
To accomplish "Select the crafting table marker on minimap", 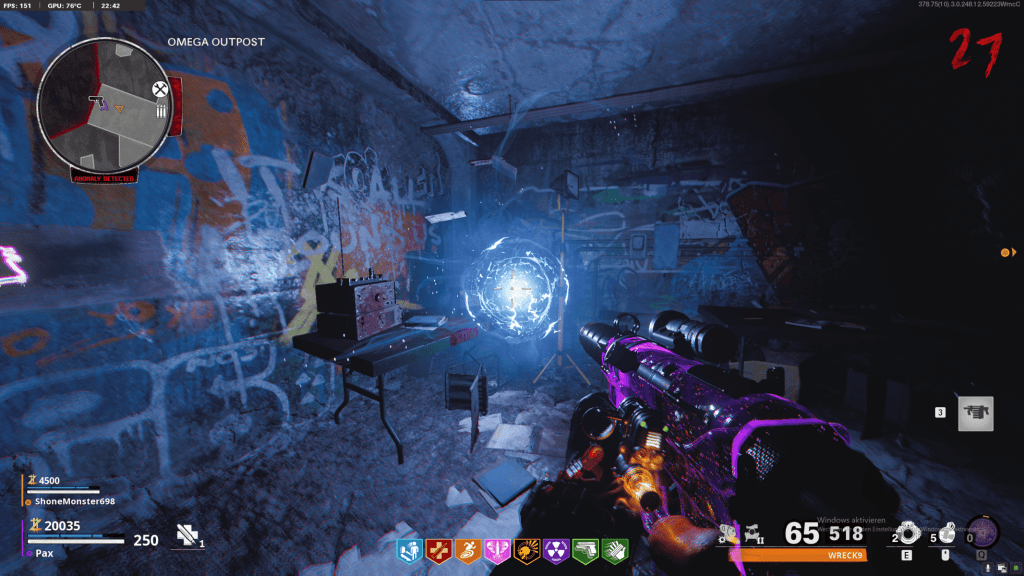I will 159,90.
